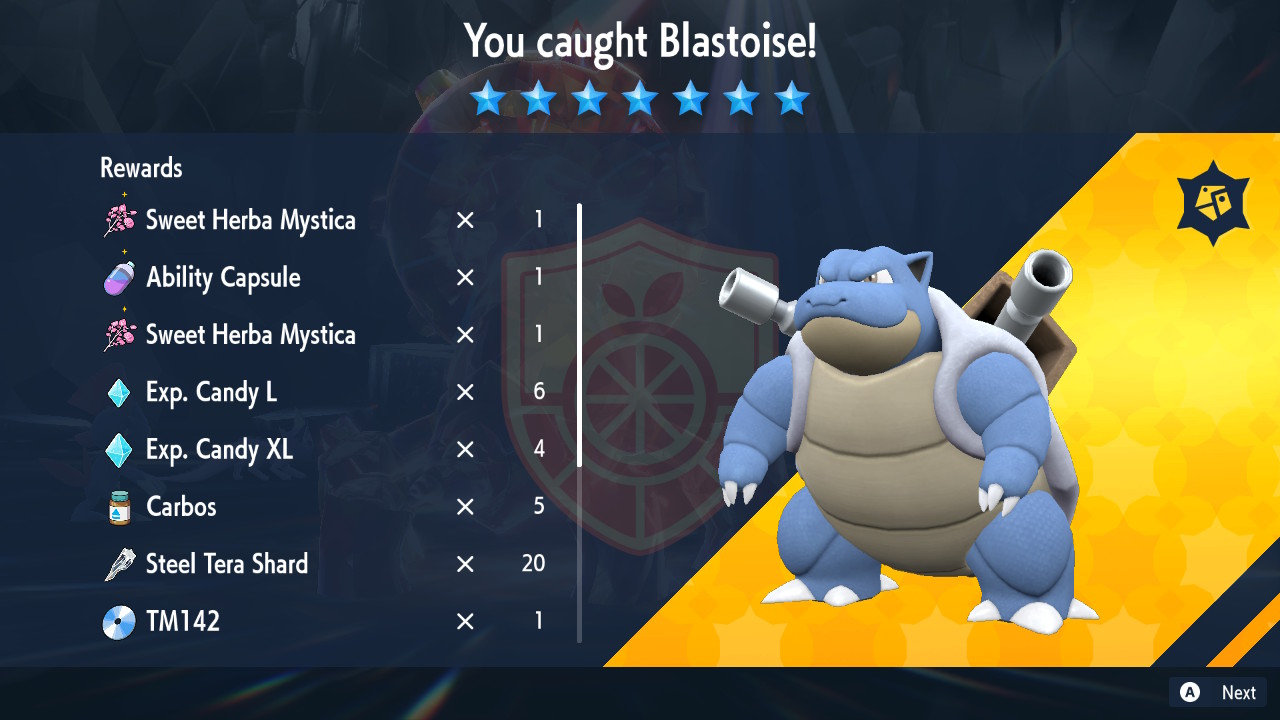Click the Sweet Herba Mystica flower icon
The image size is (1280, 720).
(x=120, y=219)
